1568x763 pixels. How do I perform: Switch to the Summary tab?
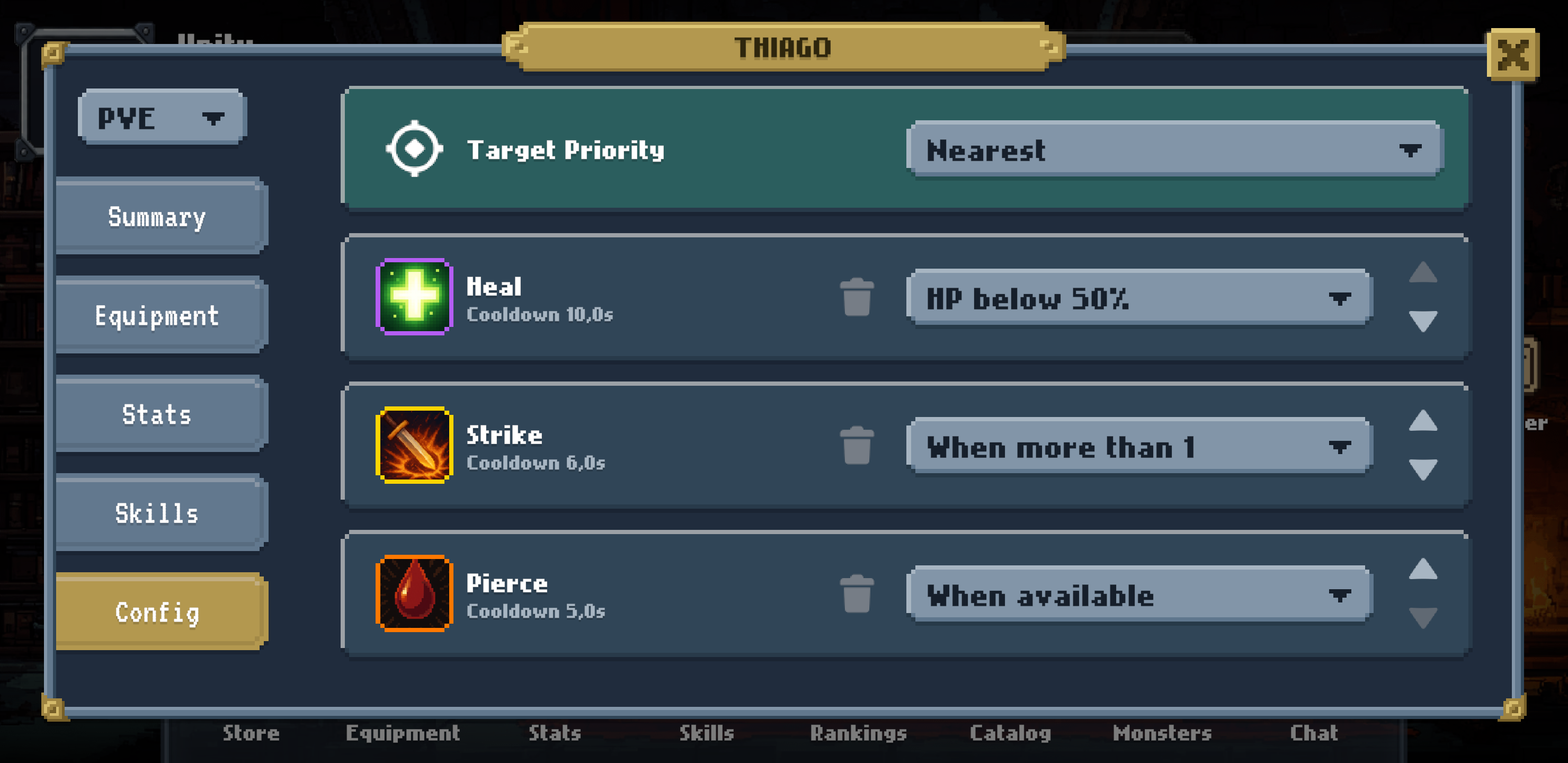pyautogui.click(x=158, y=217)
